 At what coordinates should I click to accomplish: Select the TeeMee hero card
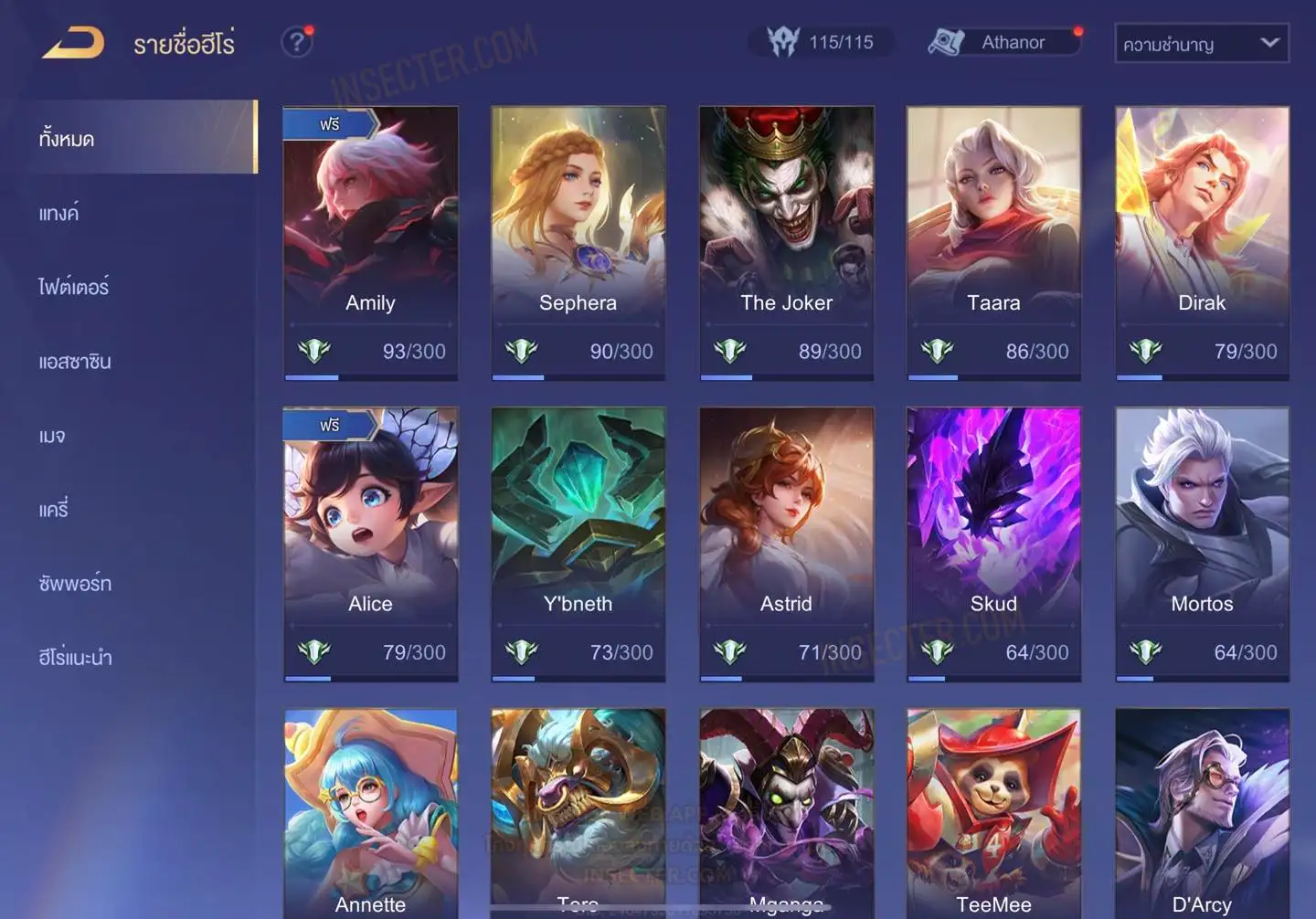993,813
